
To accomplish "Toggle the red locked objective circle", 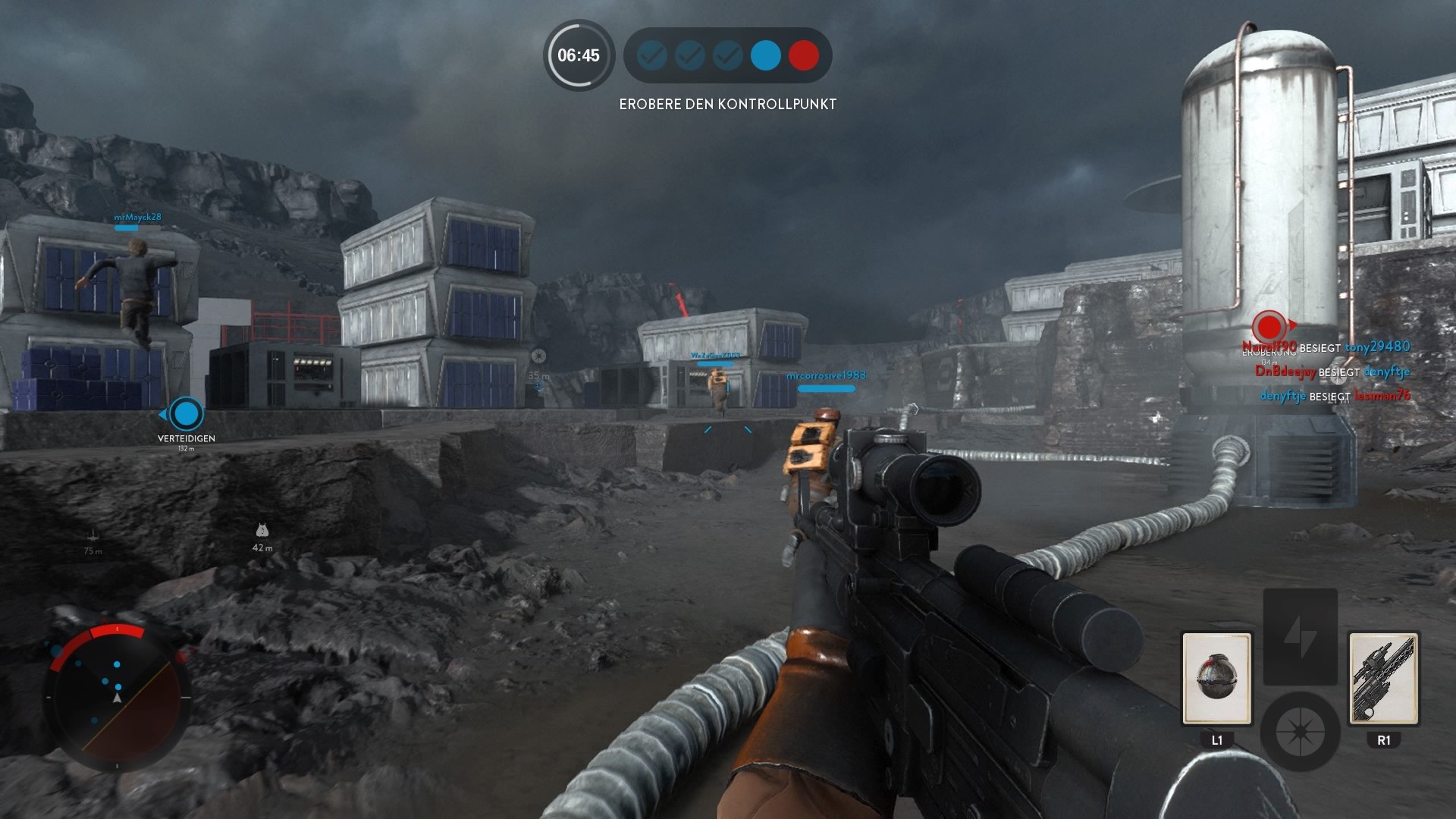I will point(805,55).
